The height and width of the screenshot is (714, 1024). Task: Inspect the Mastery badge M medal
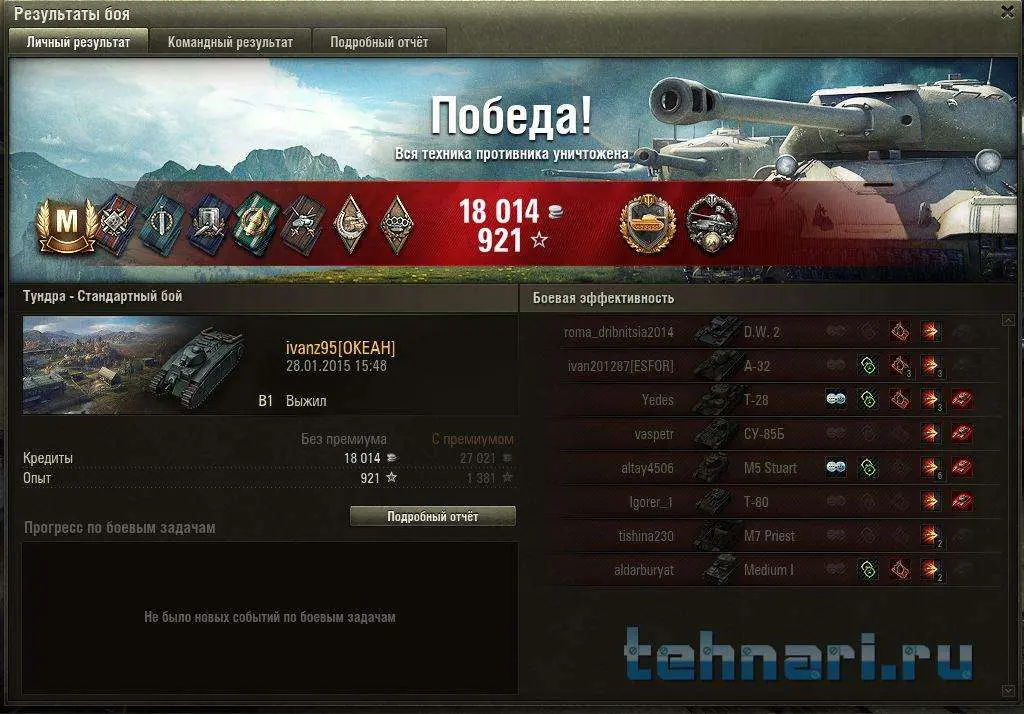click(66, 221)
